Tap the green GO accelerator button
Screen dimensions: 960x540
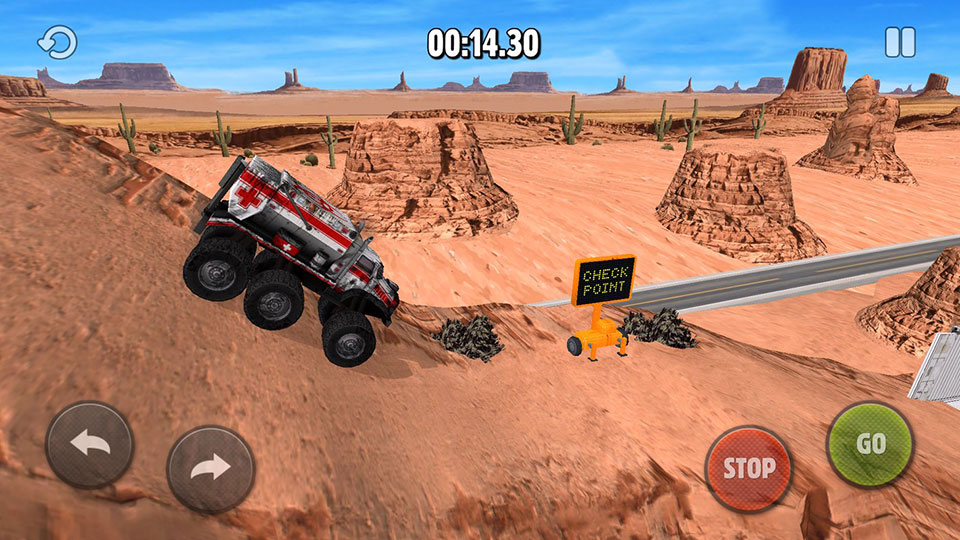click(870, 444)
